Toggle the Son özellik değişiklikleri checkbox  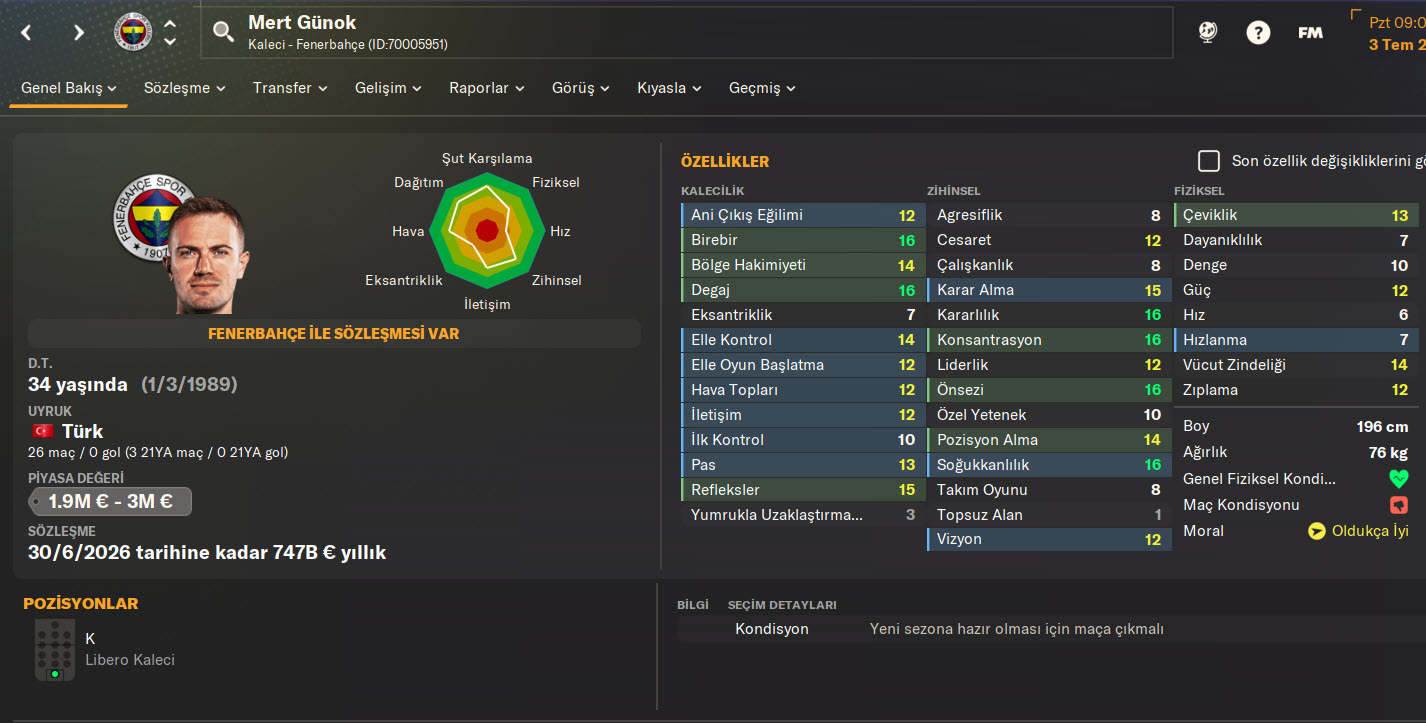[1209, 161]
